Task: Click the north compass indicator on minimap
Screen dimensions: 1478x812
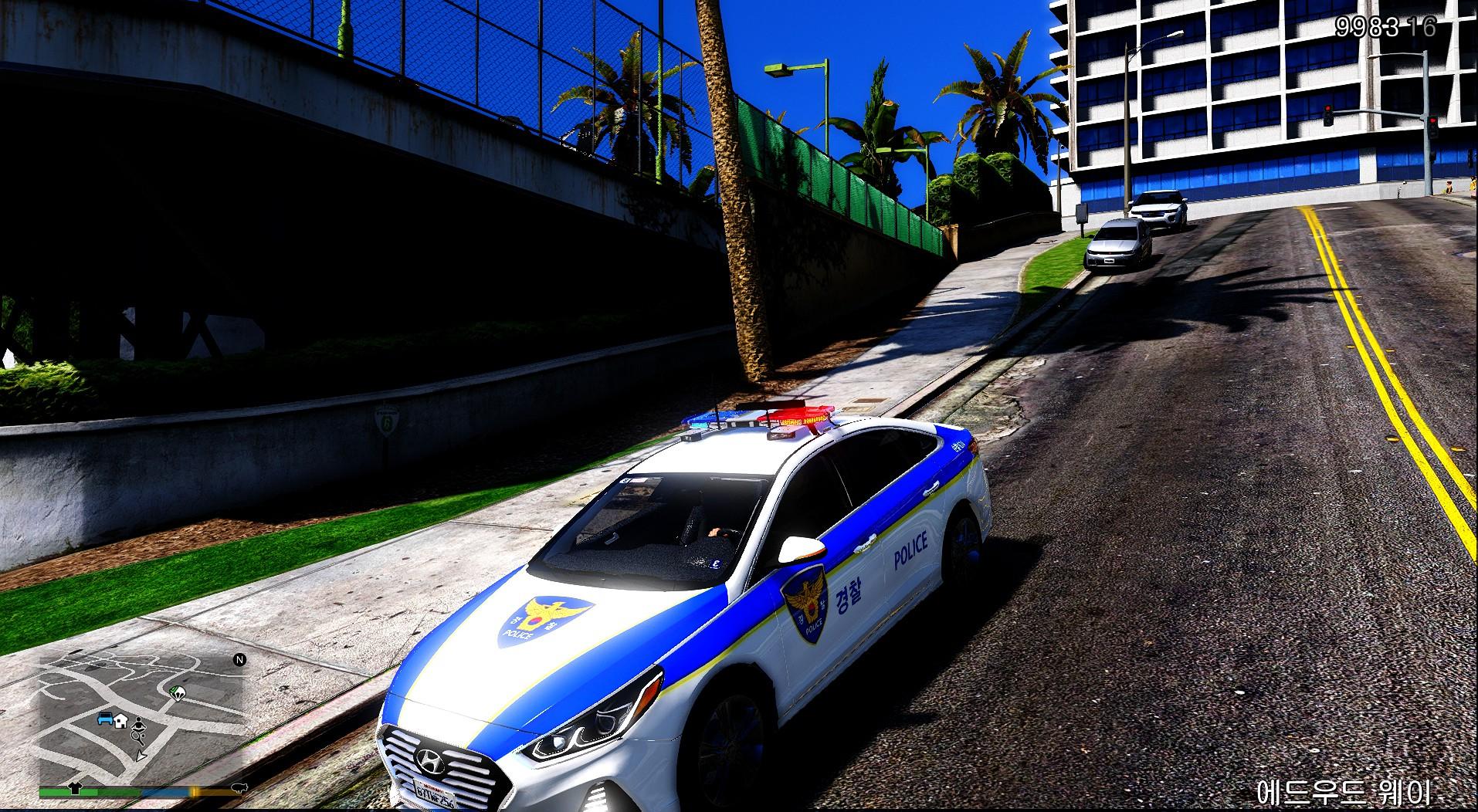Action: 239,660
